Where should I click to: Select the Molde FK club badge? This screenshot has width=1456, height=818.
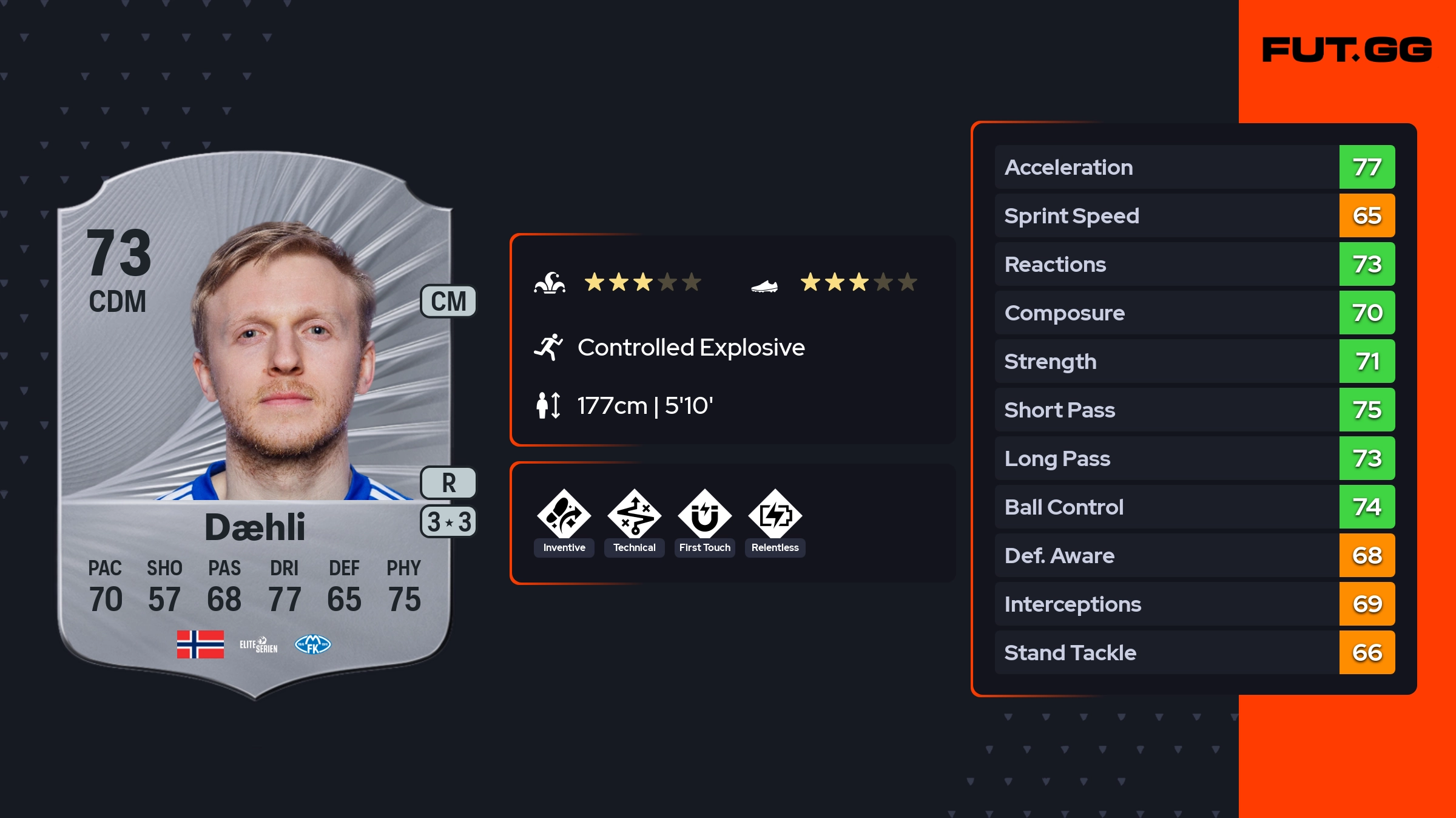tap(312, 644)
